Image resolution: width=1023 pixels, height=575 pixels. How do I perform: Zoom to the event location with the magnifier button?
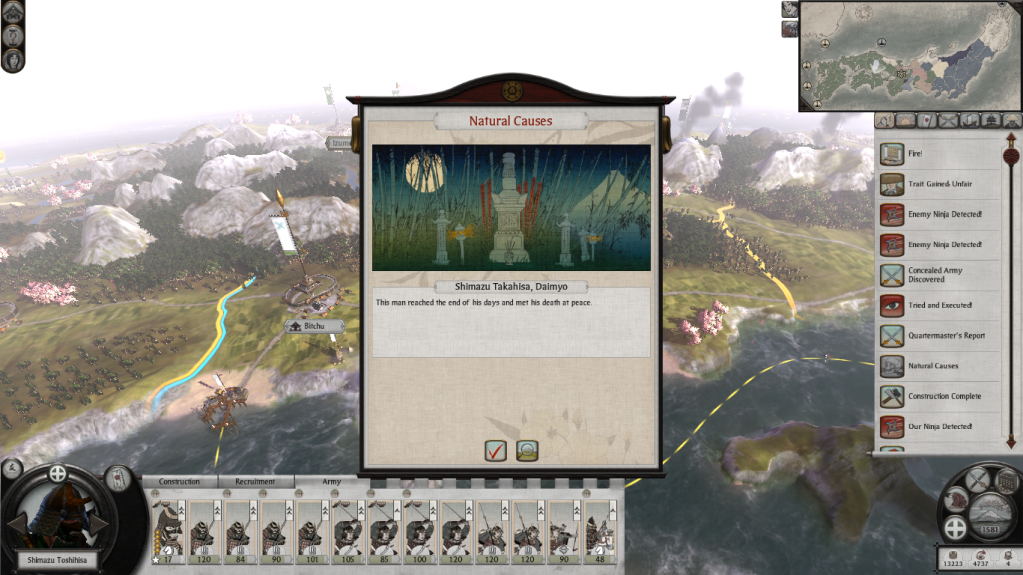pos(527,450)
